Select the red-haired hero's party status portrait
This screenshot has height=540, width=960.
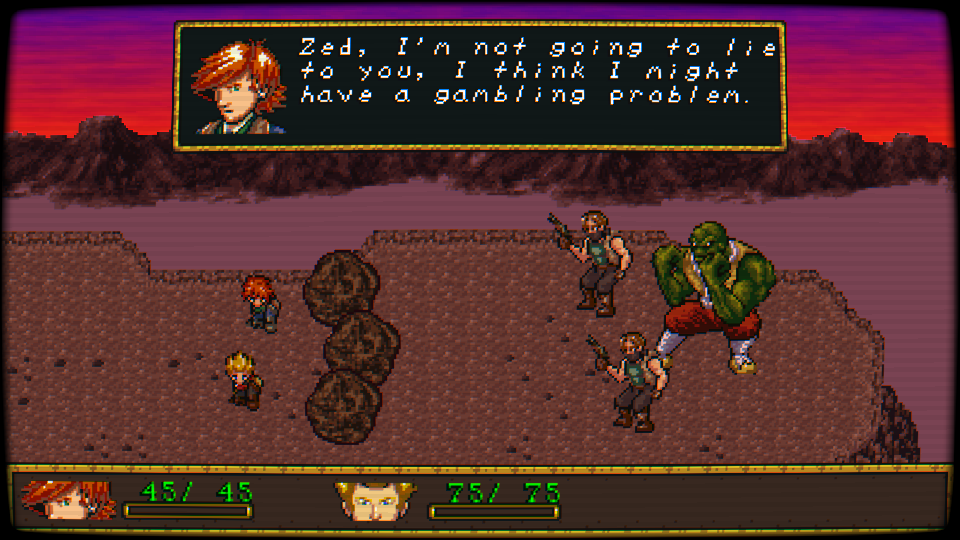click(68, 499)
